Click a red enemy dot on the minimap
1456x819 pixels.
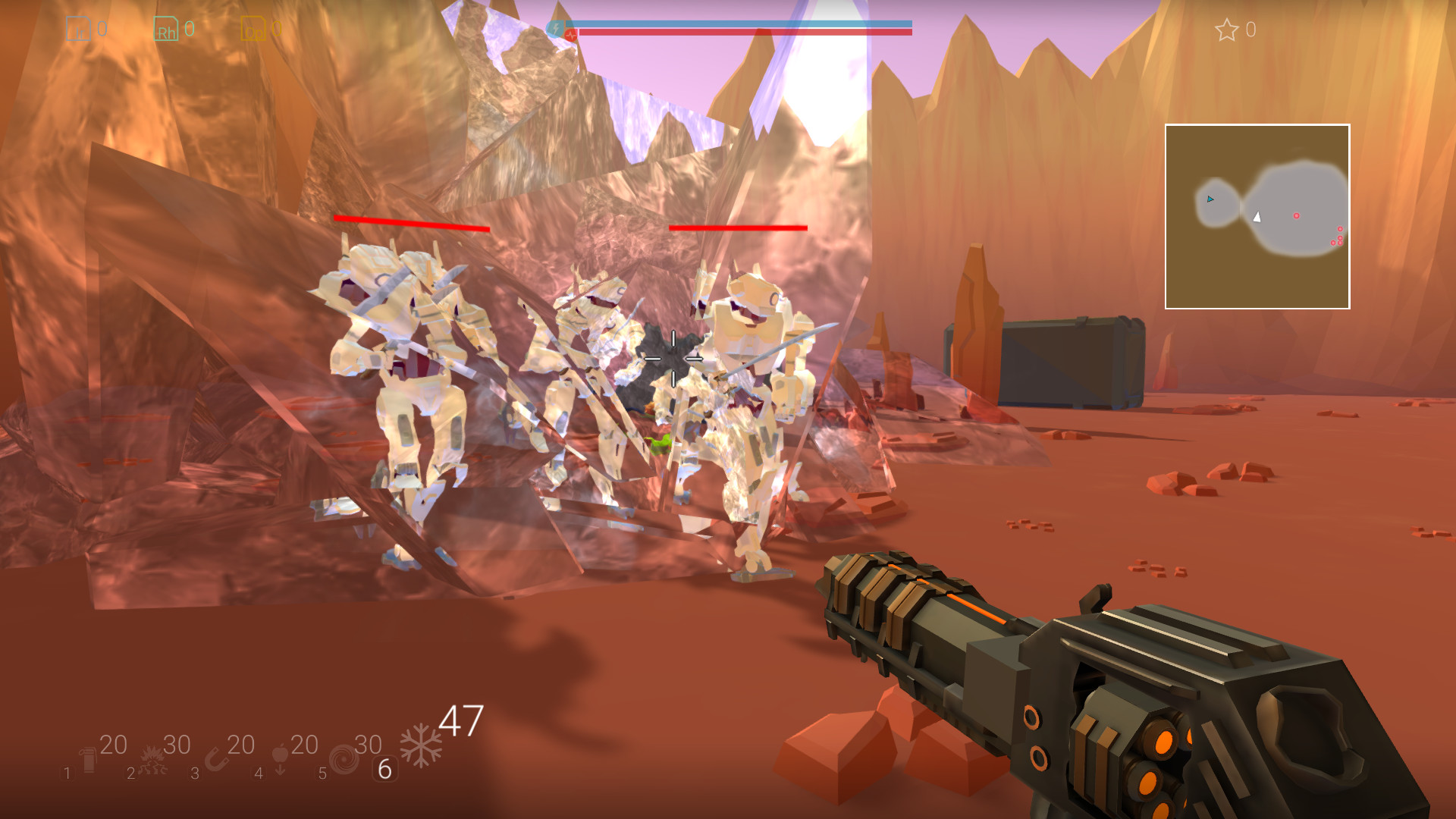pos(1297,215)
